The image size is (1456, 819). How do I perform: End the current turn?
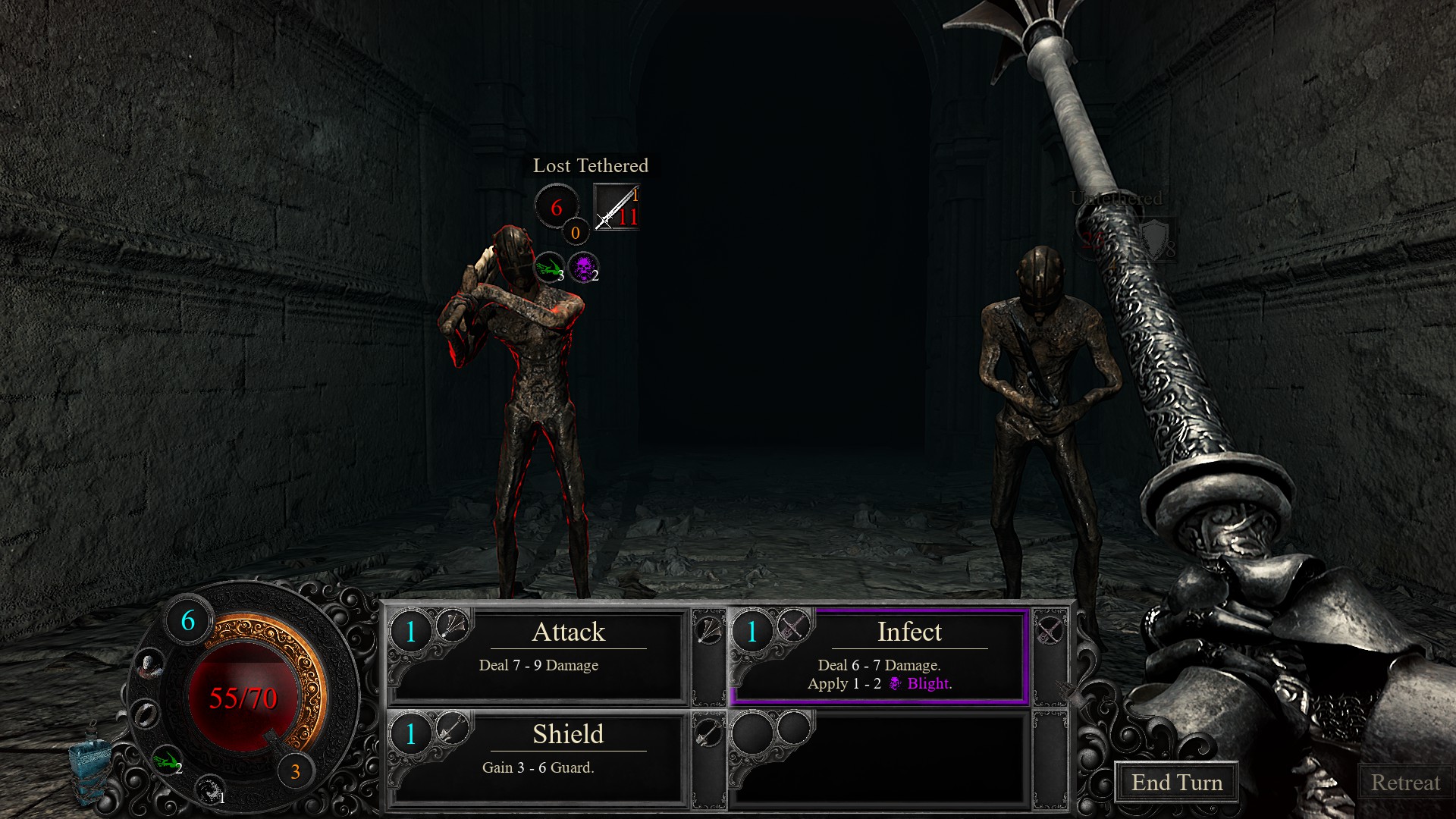click(1176, 783)
